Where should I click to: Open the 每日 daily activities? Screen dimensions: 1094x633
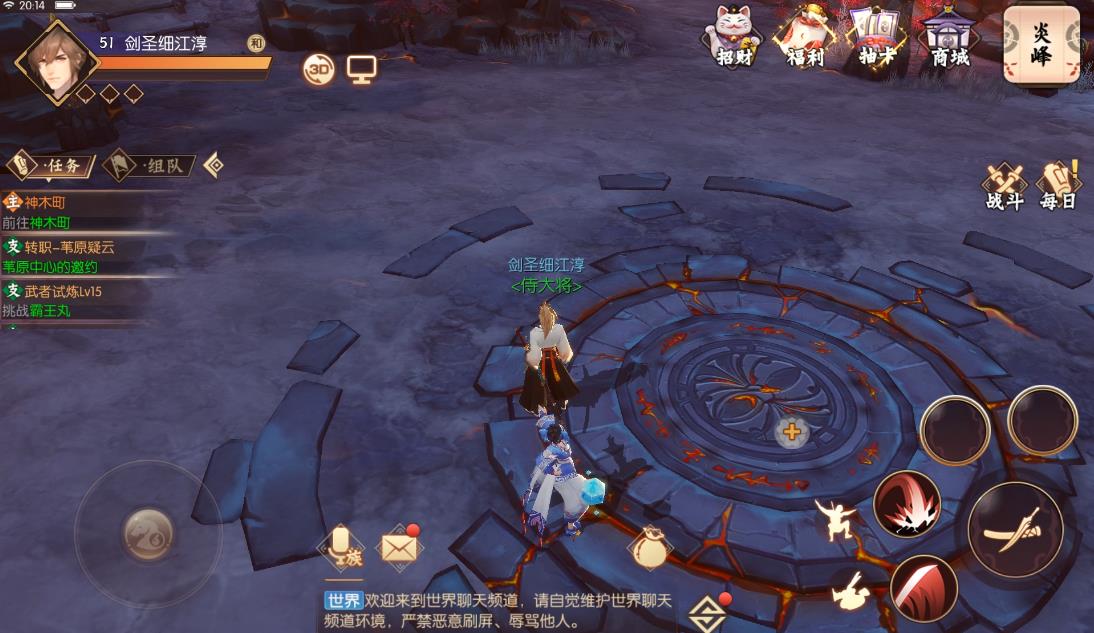point(1059,185)
